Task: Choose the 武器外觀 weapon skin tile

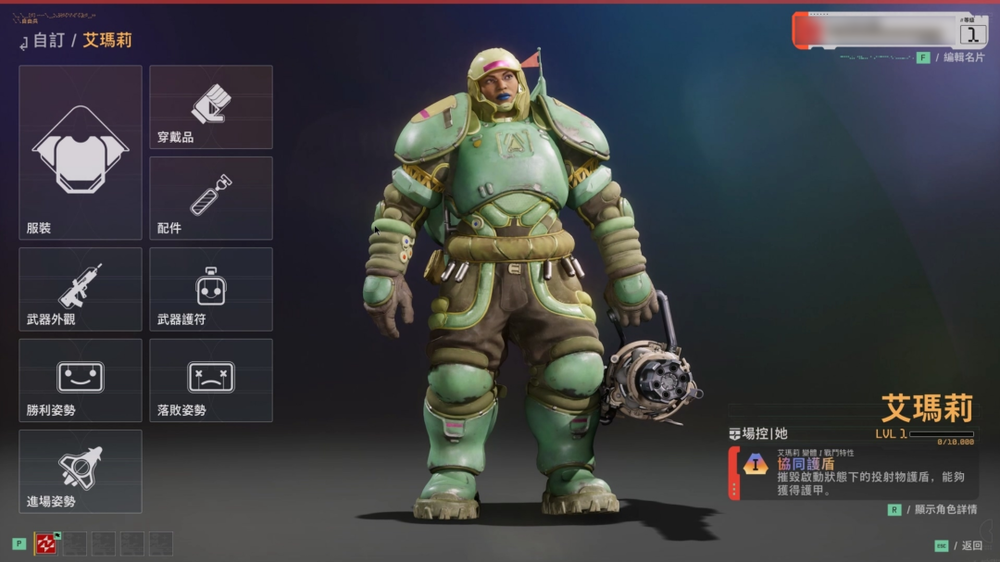Action: click(80, 289)
